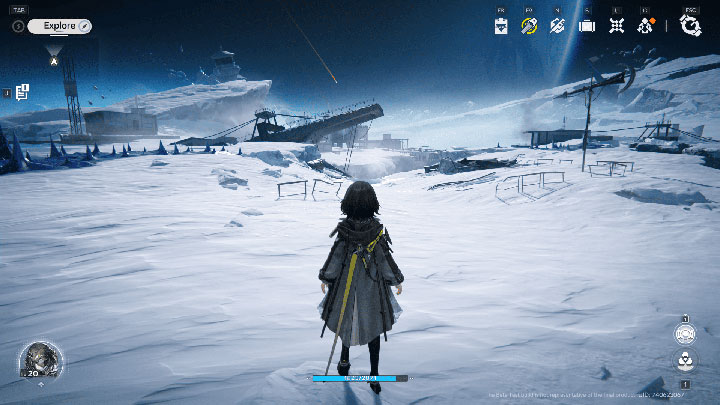Activate the upper circular skill button
This screenshot has height=405, width=720.
point(685,335)
